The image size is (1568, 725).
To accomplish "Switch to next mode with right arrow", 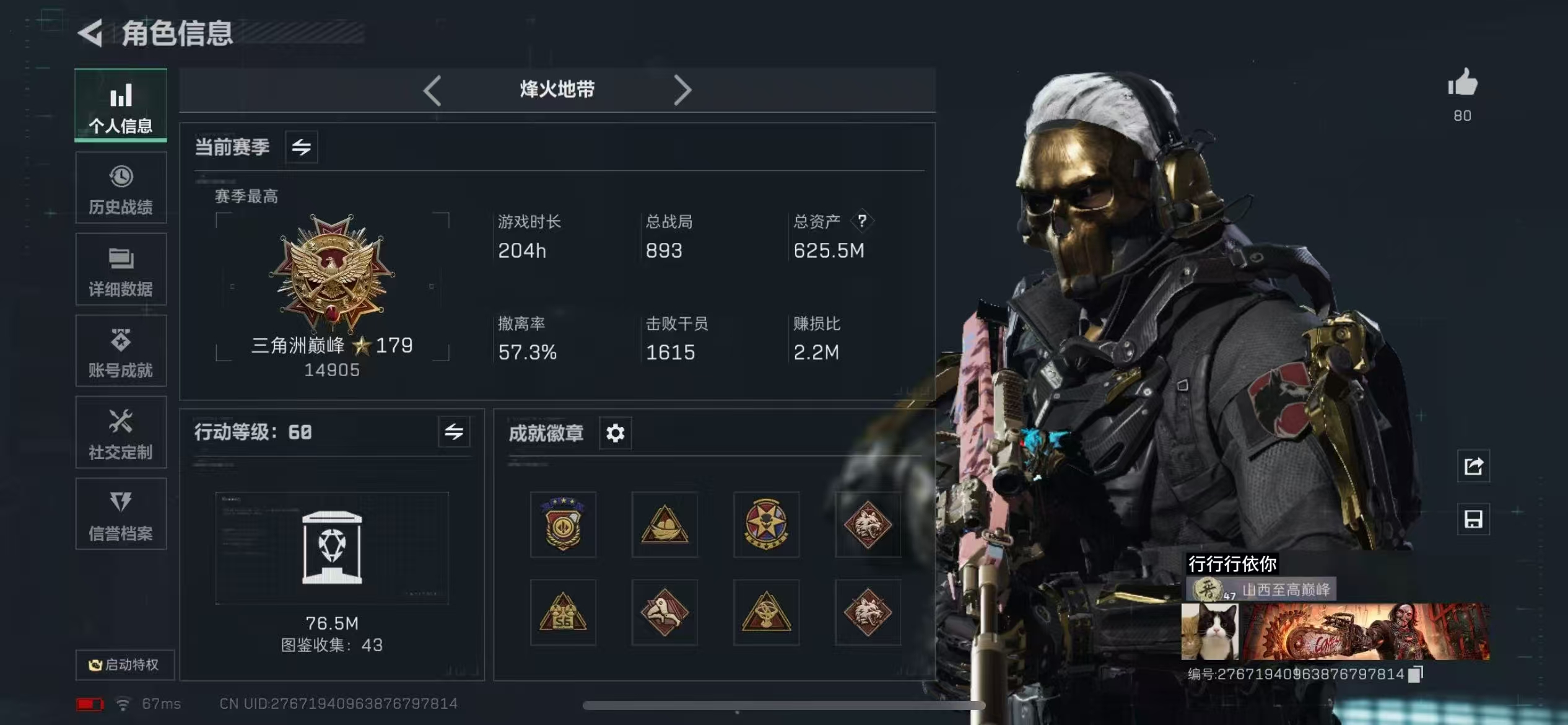I will tap(684, 90).
